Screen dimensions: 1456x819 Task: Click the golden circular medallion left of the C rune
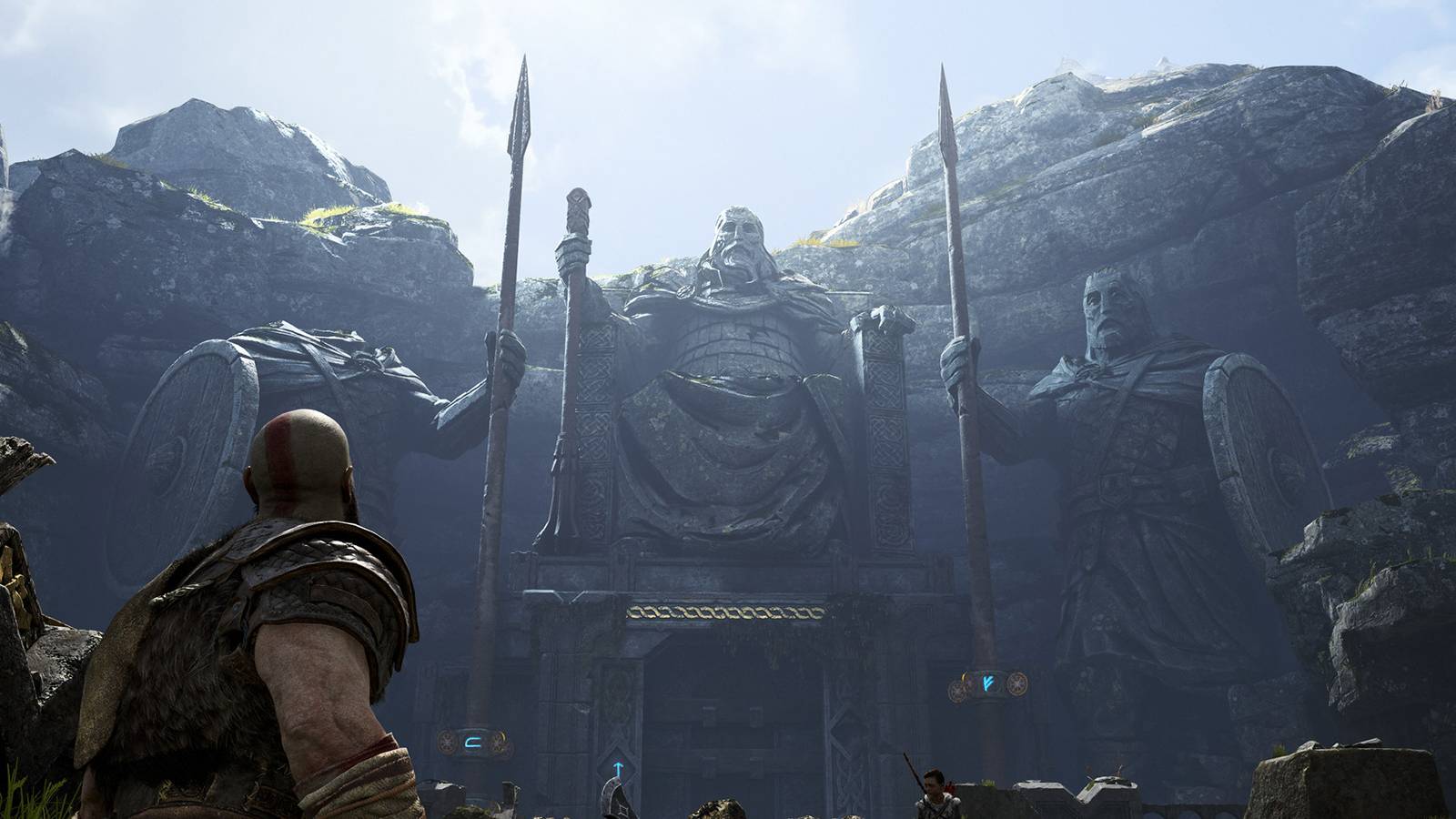[x=446, y=743]
